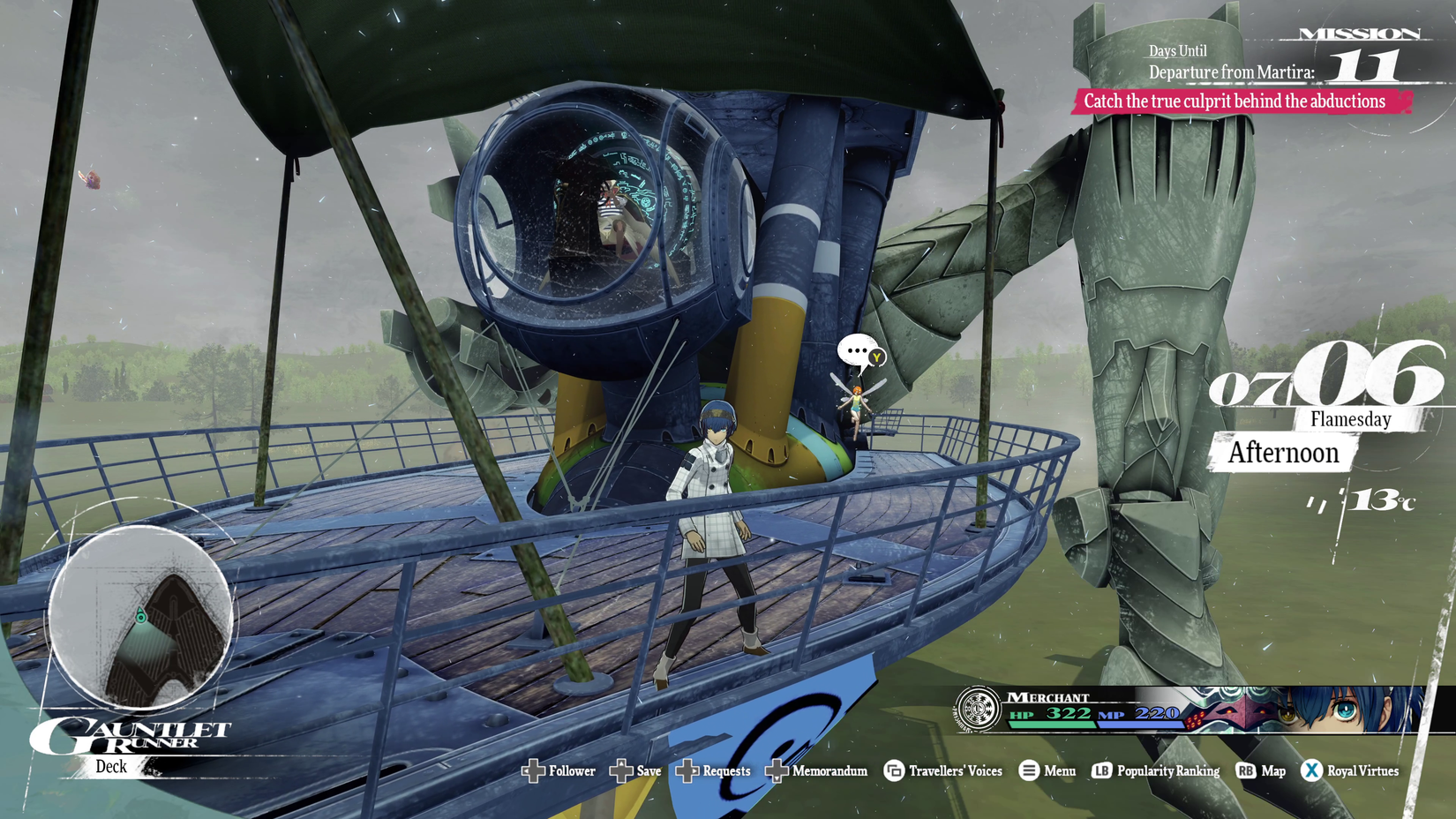Click the D-pad icon next to Follower
1456x819 pixels.
534,770
